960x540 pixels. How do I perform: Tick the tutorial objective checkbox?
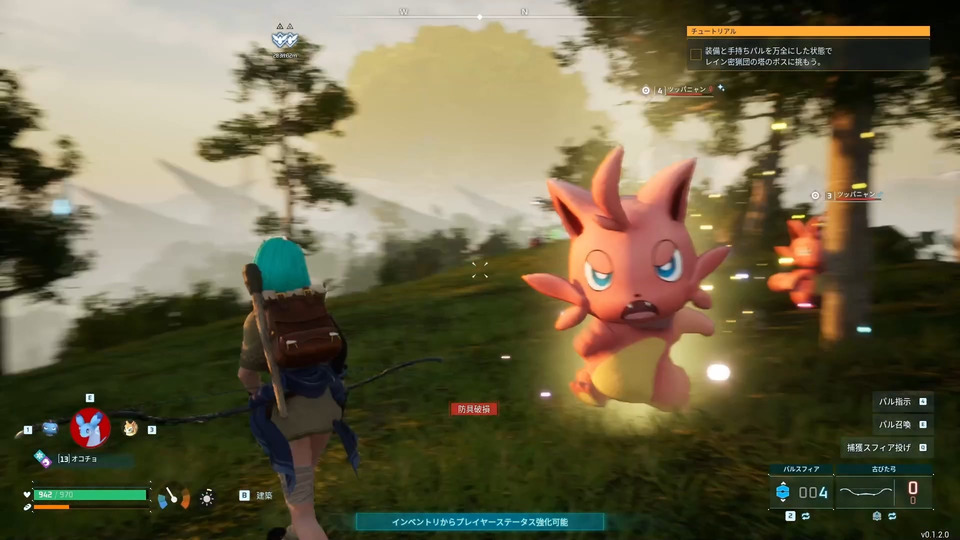click(x=696, y=54)
